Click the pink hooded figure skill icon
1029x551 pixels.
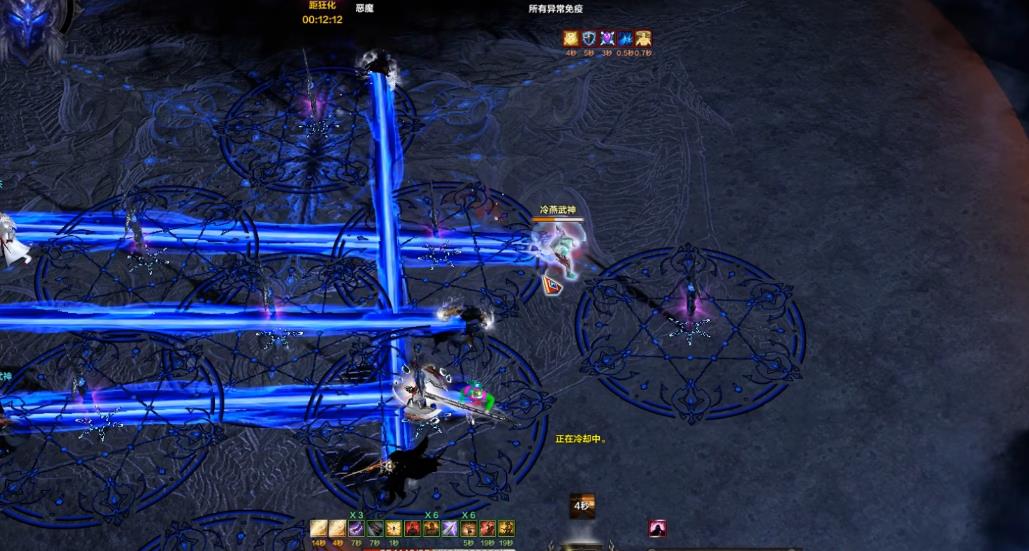pos(657,528)
